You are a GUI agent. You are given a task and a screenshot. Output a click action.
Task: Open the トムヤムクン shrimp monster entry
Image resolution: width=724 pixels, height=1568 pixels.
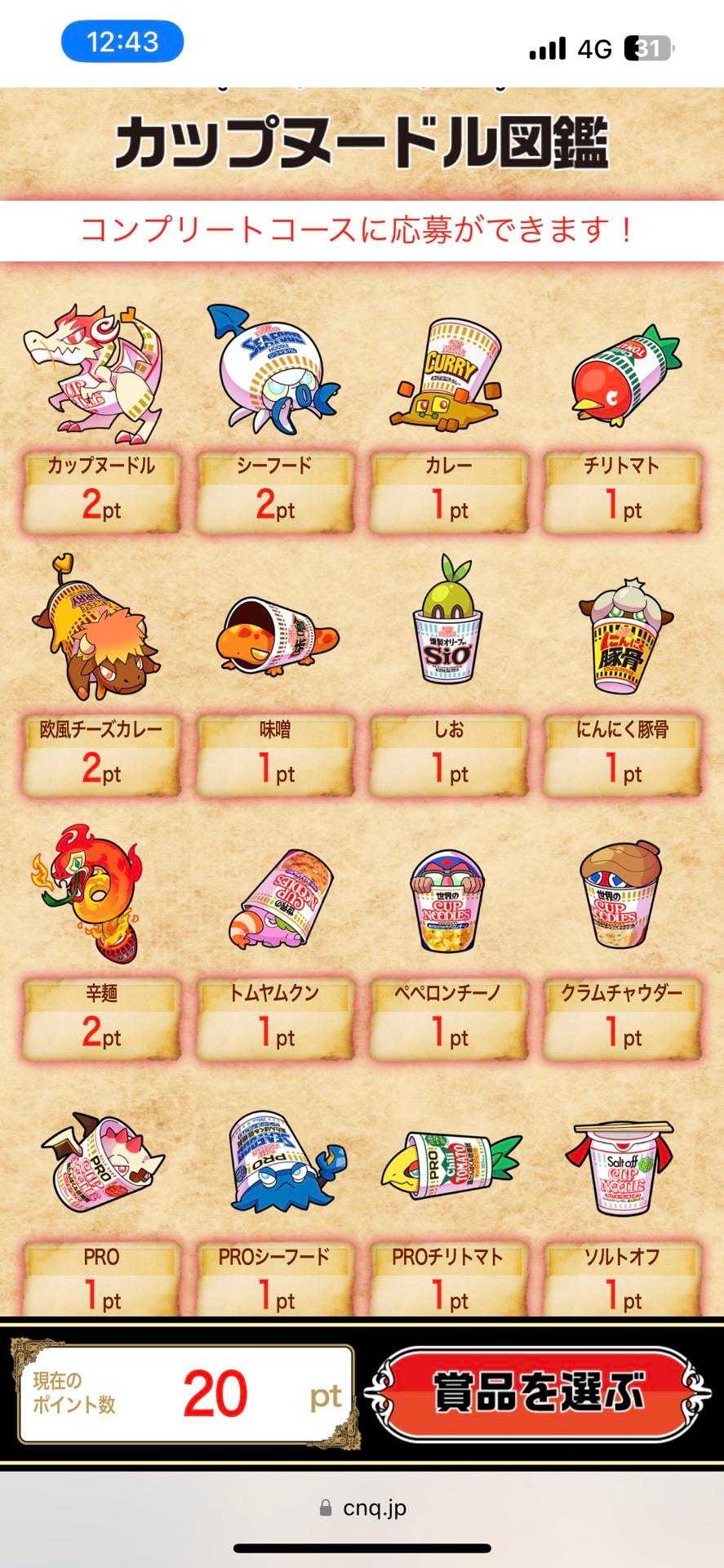(274, 898)
